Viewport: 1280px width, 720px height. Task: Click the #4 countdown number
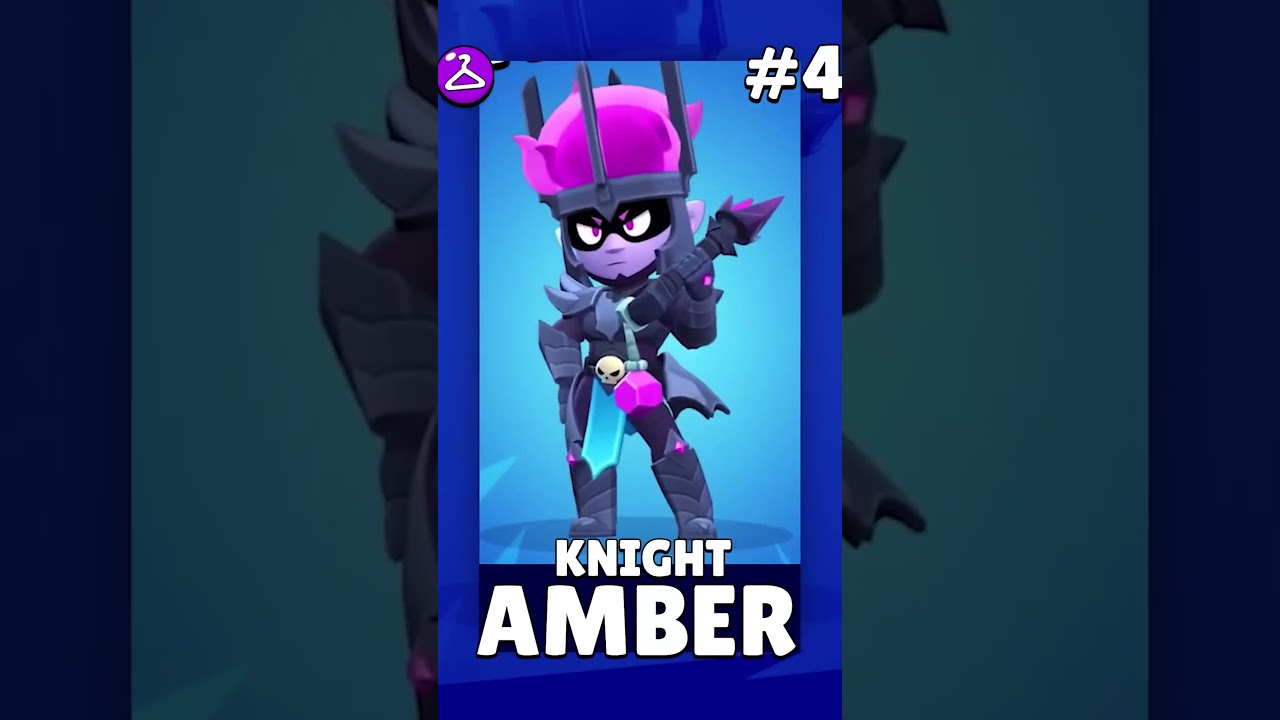(x=790, y=72)
